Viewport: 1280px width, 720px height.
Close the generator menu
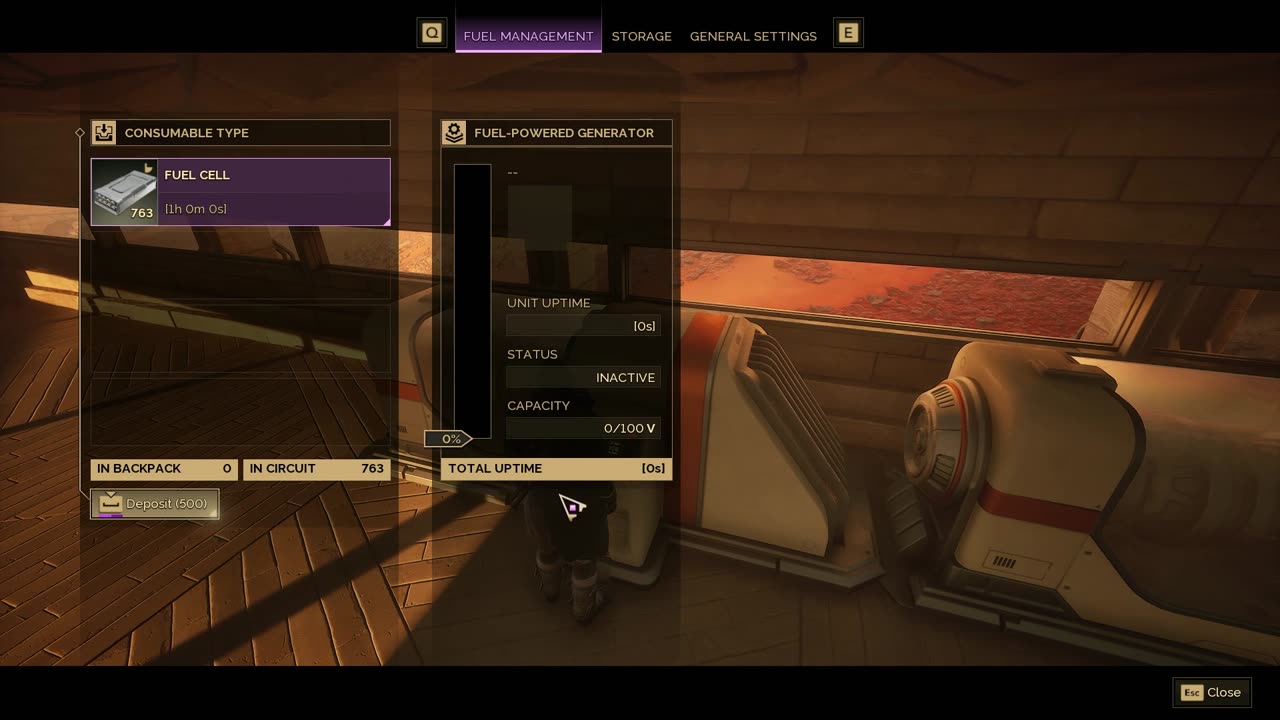pos(1211,692)
